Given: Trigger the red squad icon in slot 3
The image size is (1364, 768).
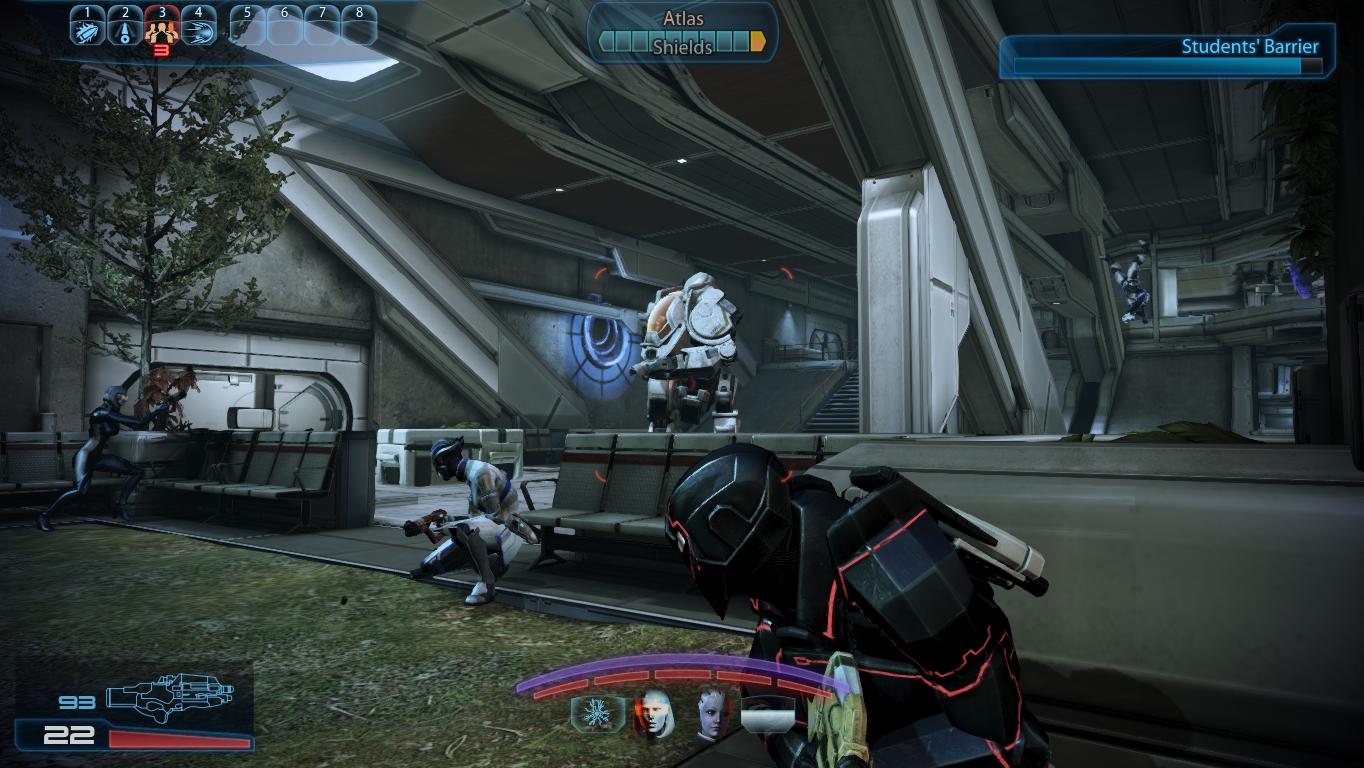Looking at the screenshot, I should (x=161, y=28).
